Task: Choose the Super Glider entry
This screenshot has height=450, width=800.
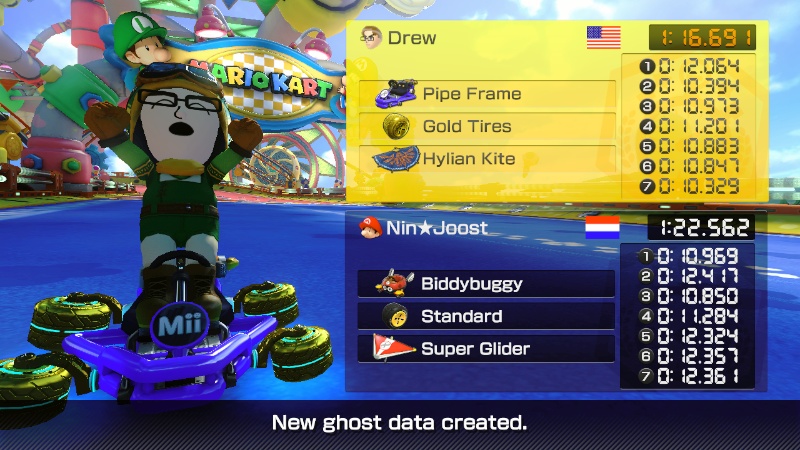Action: pos(486,348)
